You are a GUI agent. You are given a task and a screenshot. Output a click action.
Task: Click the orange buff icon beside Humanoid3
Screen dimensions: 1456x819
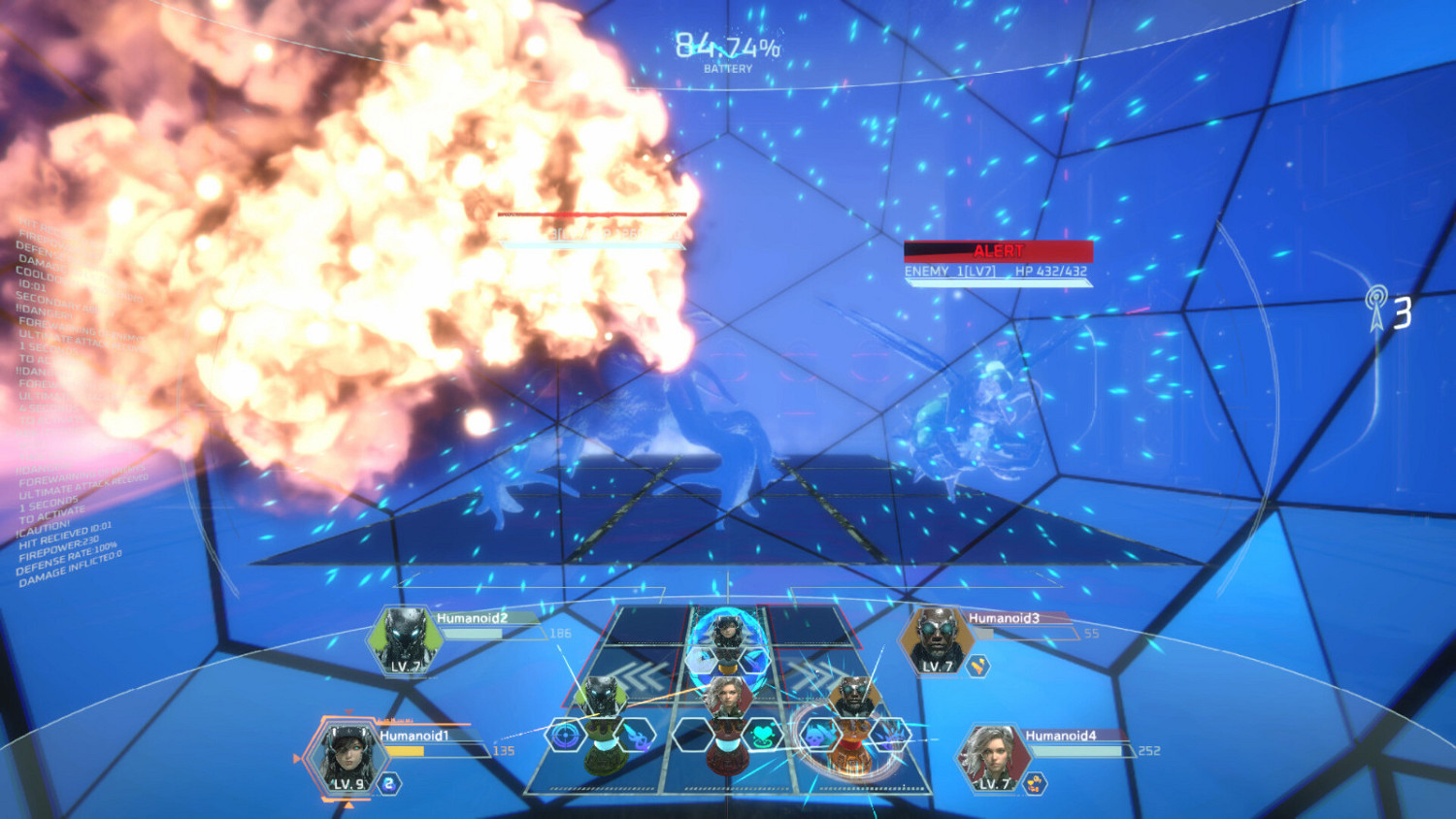tap(977, 666)
